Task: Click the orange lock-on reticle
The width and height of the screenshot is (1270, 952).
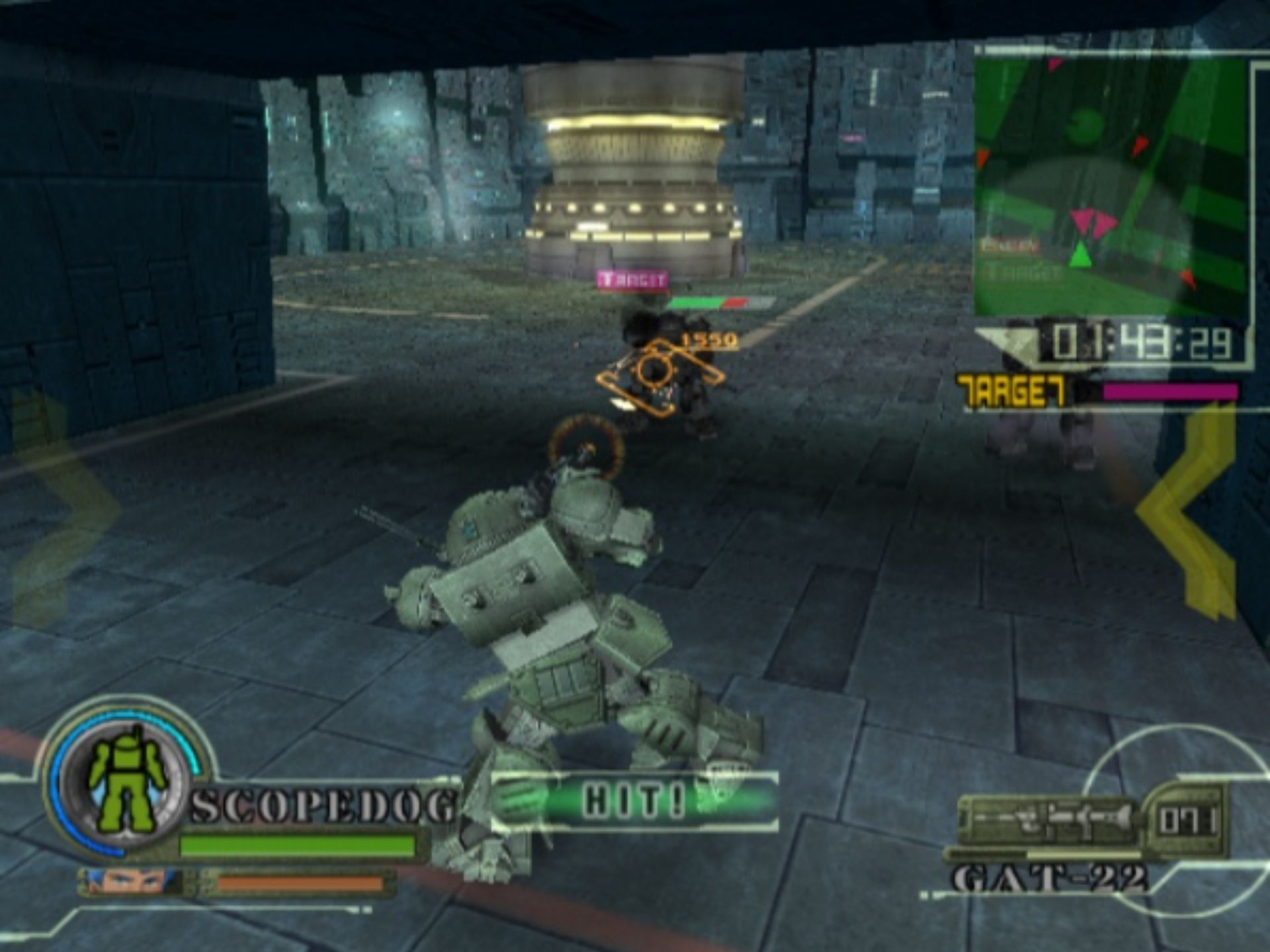Action: [656, 373]
